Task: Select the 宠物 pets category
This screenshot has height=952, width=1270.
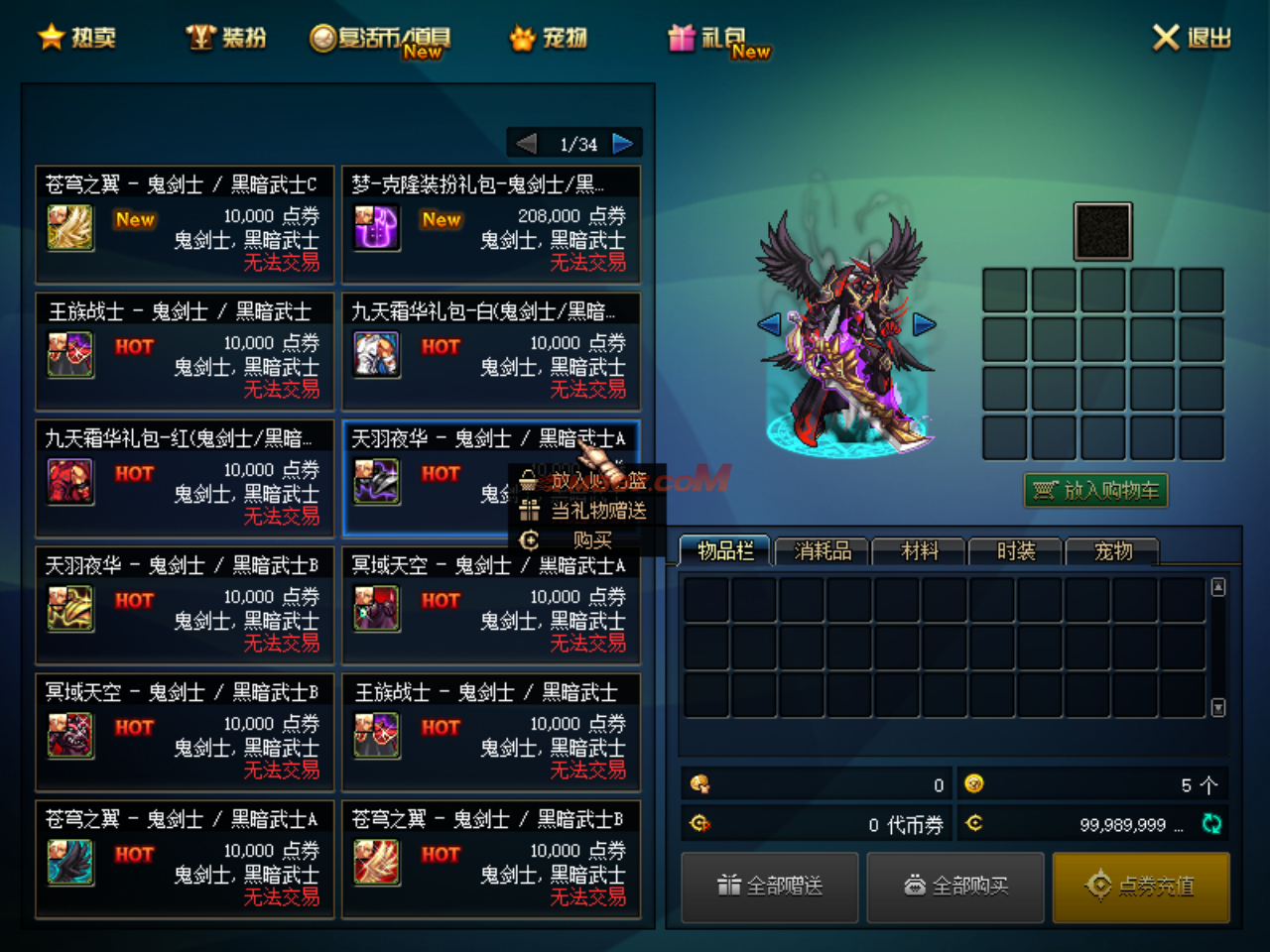Action: (549, 38)
